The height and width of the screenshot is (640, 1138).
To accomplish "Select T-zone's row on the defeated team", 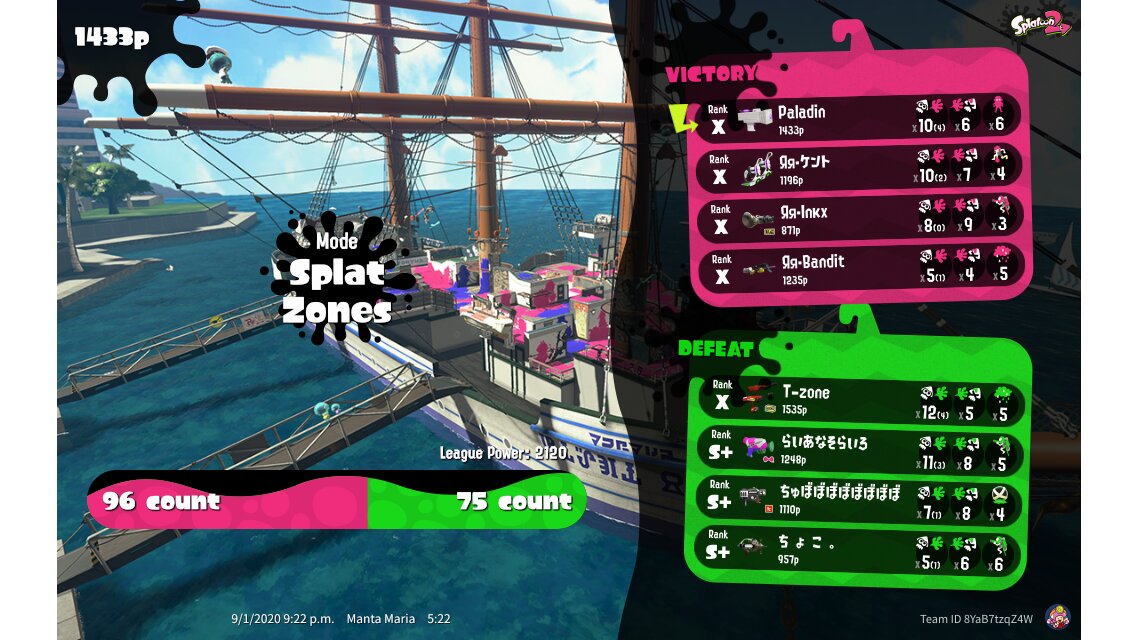I will pos(860,400).
